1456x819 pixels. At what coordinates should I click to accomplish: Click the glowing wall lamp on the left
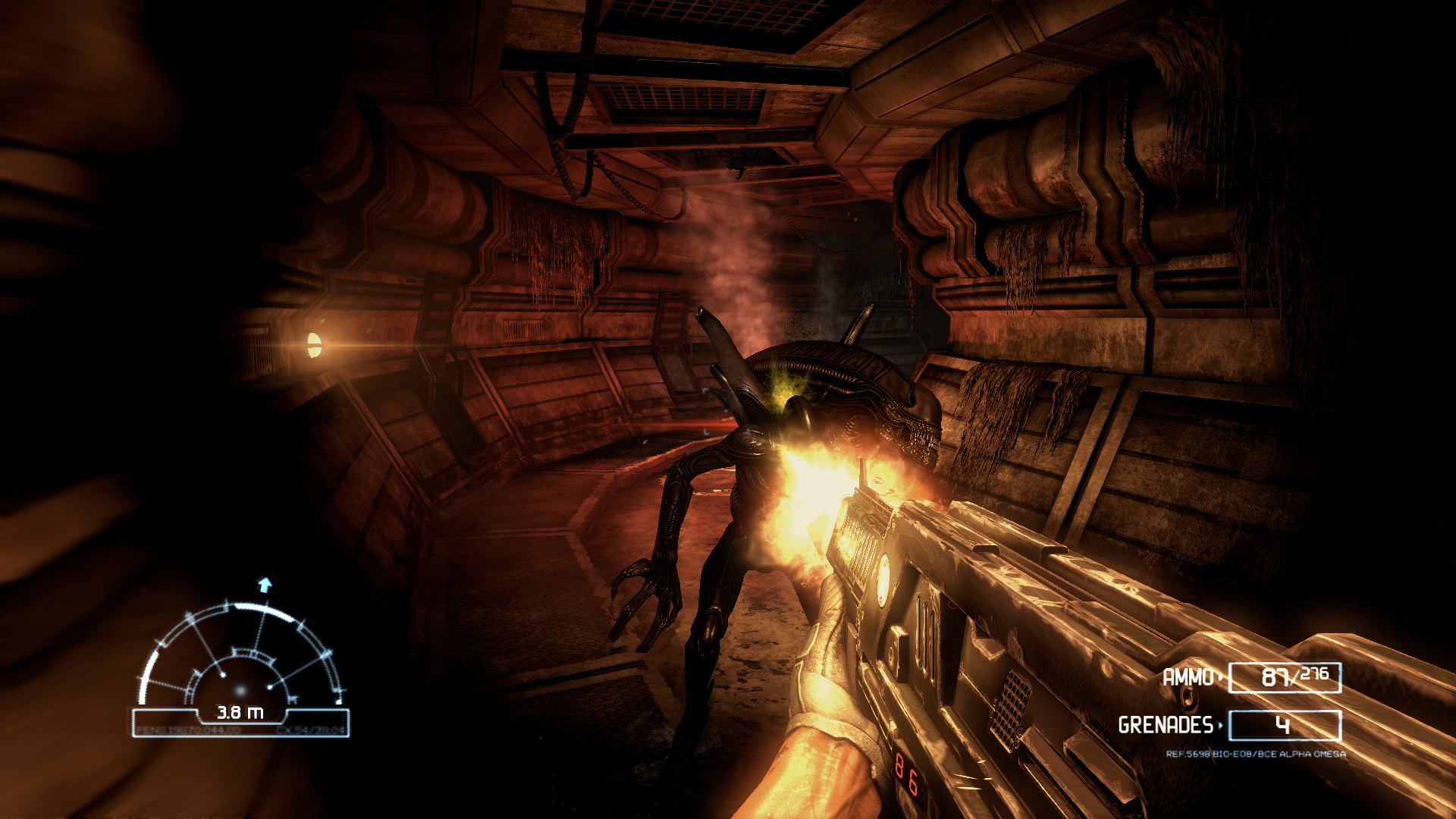pos(315,345)
